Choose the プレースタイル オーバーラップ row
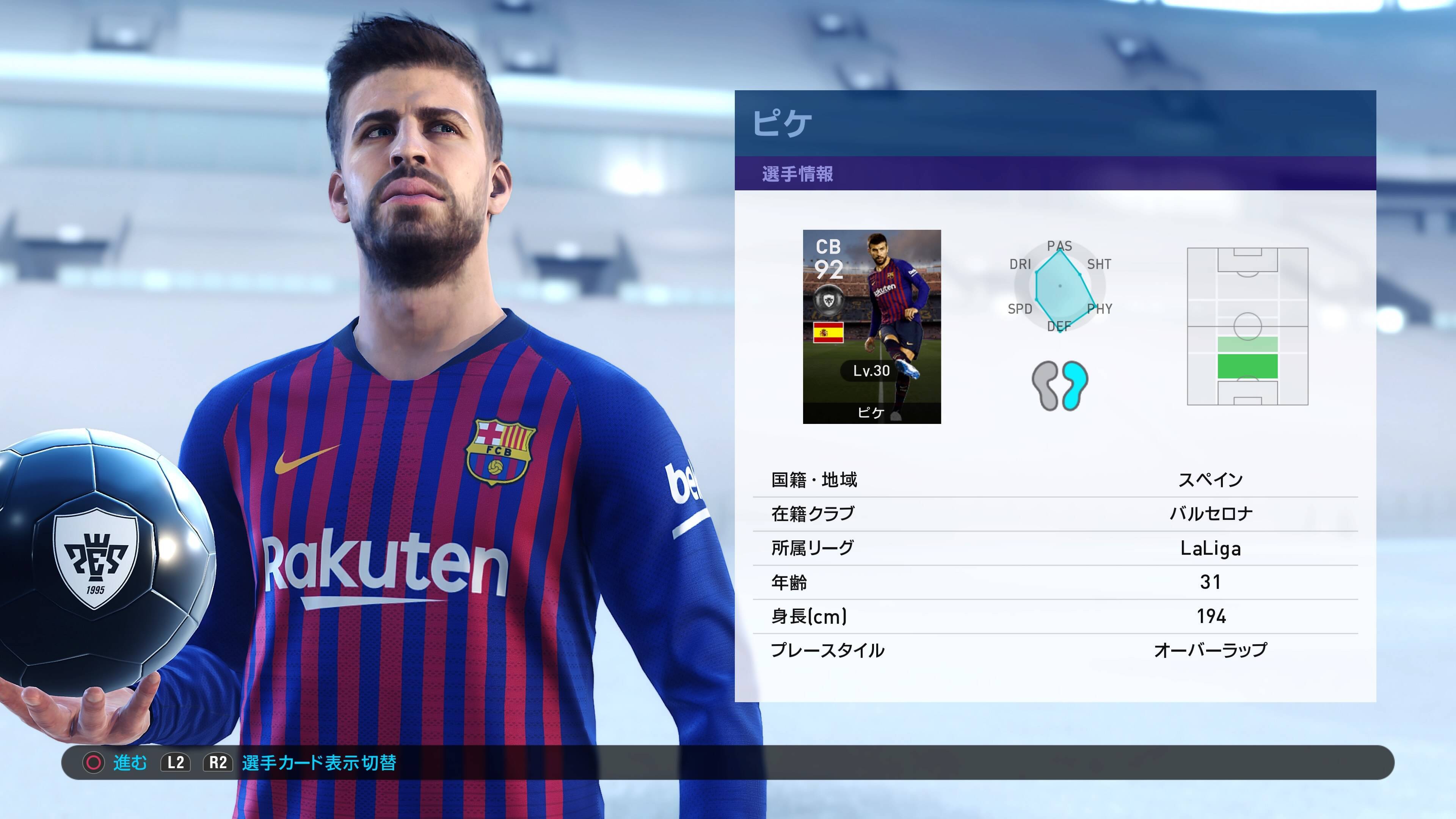Screen dimensions: 1456x819 1055,650
